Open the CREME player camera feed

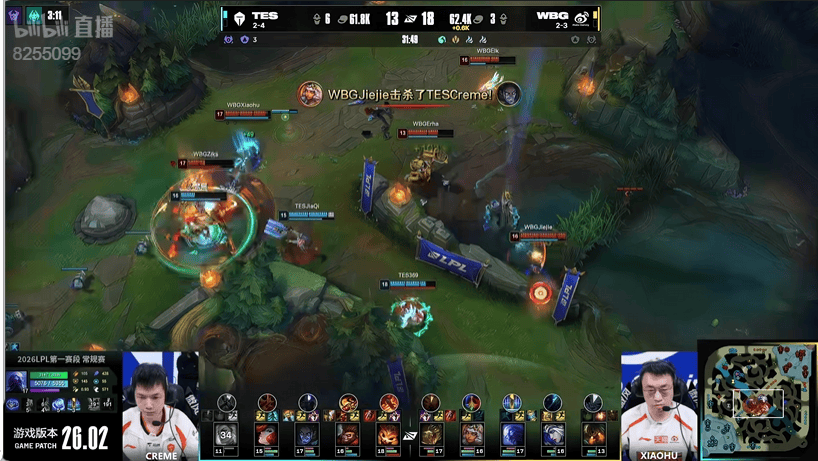(x=160, y=405)
